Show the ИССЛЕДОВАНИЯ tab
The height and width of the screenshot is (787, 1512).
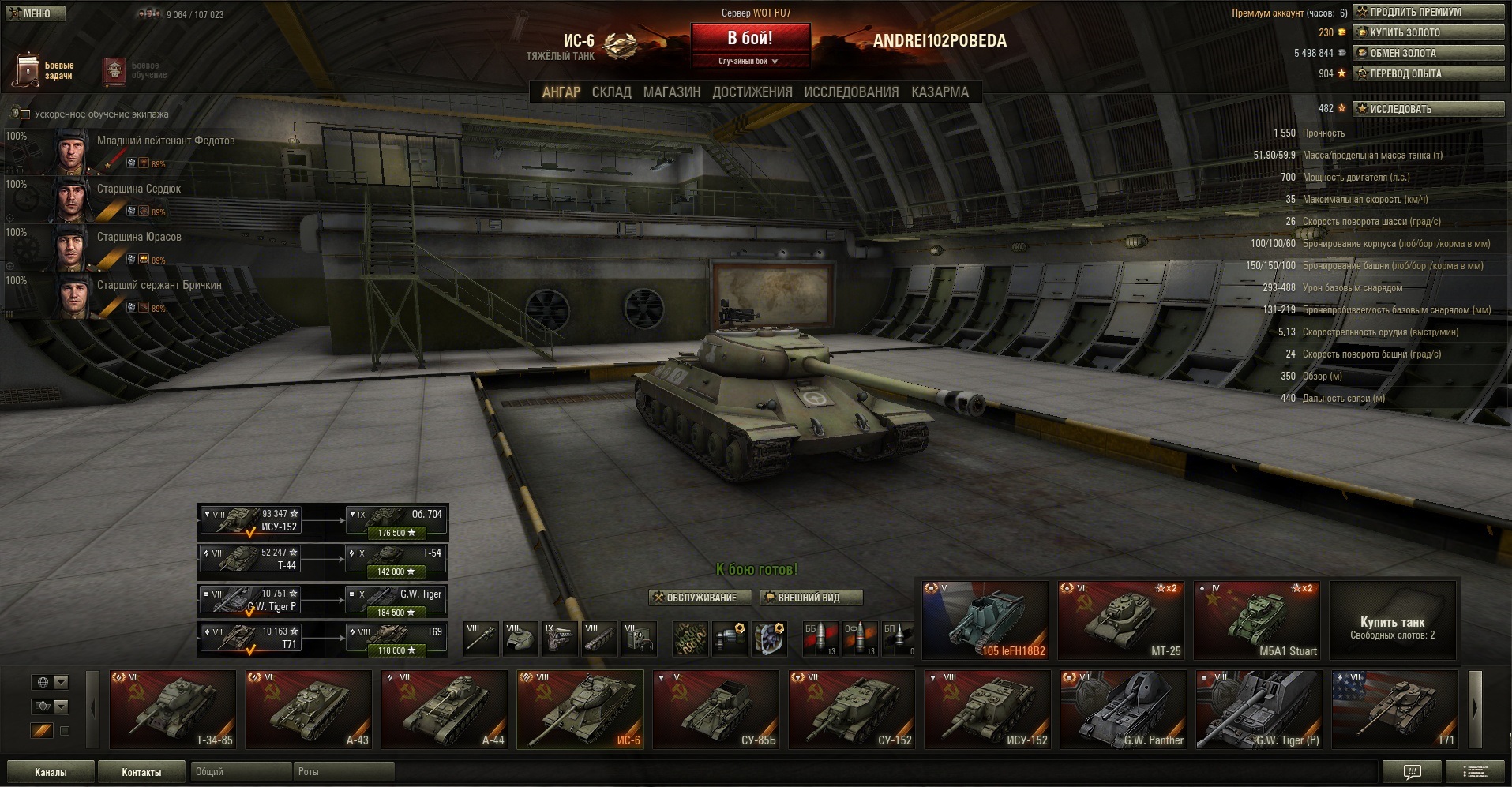coord(851,92)
